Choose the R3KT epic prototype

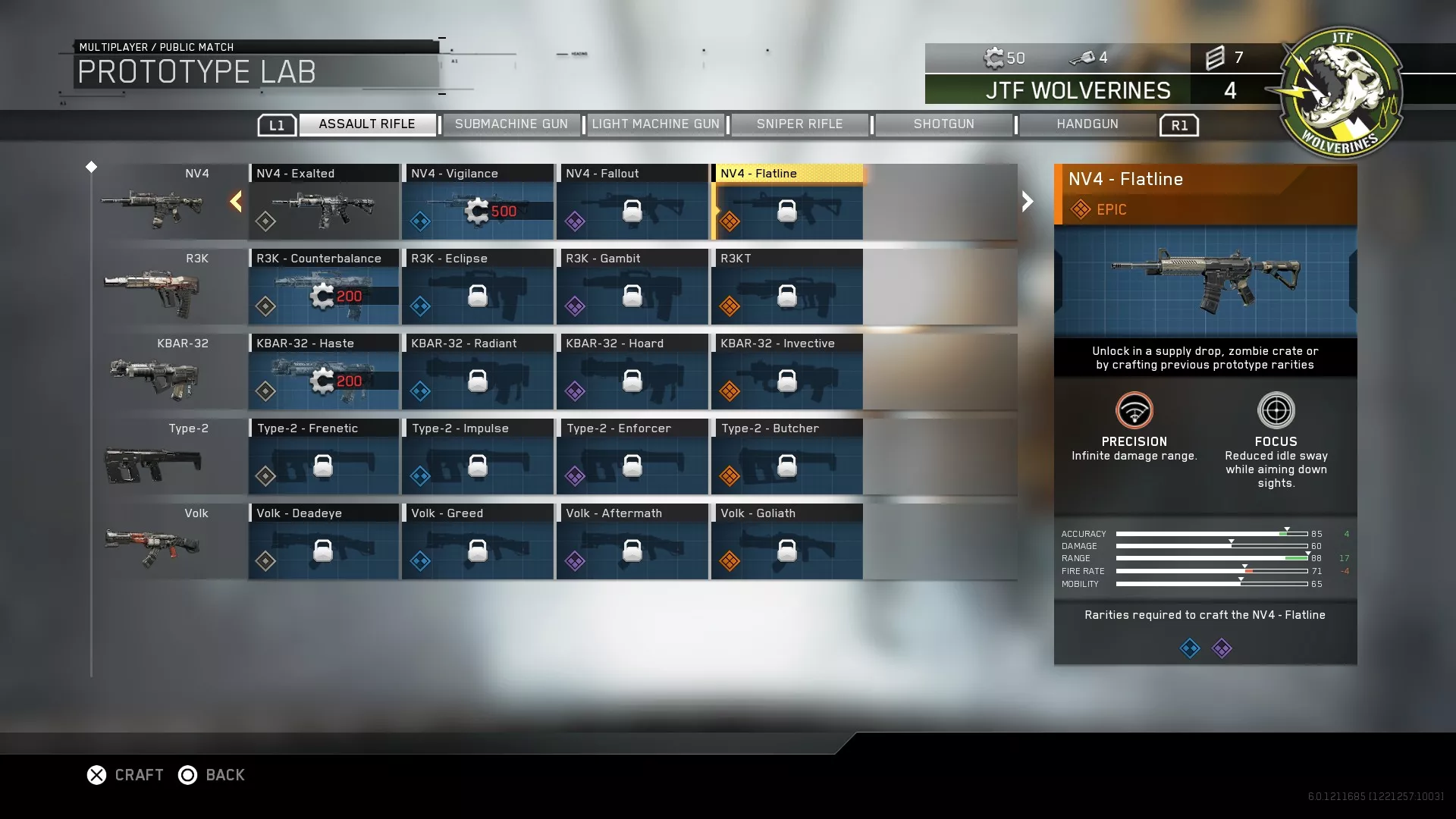point(787,287)
